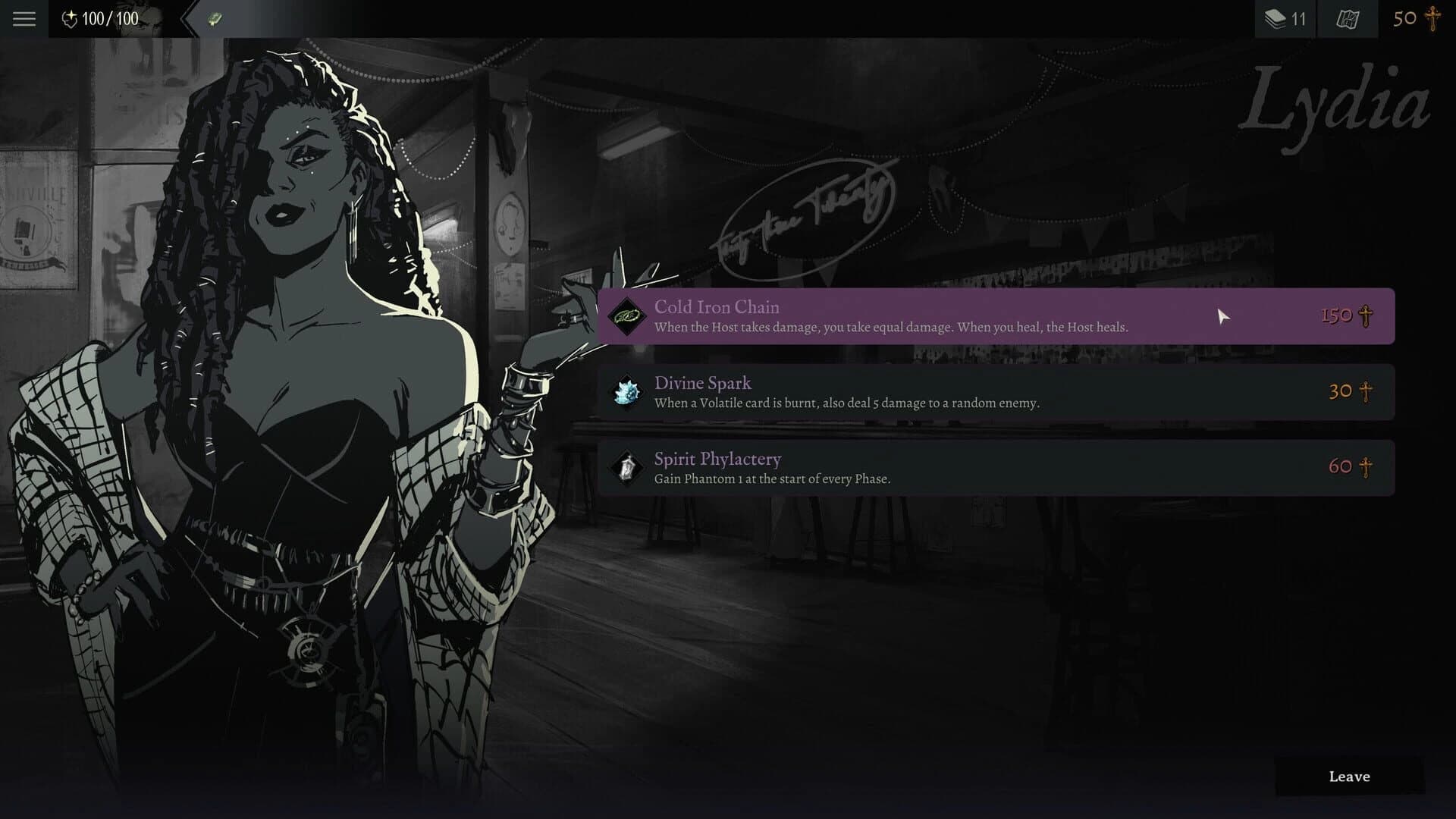This screenshot has width=1456, height=819.
Task: Open the map icon
Action: point(1348,18)
